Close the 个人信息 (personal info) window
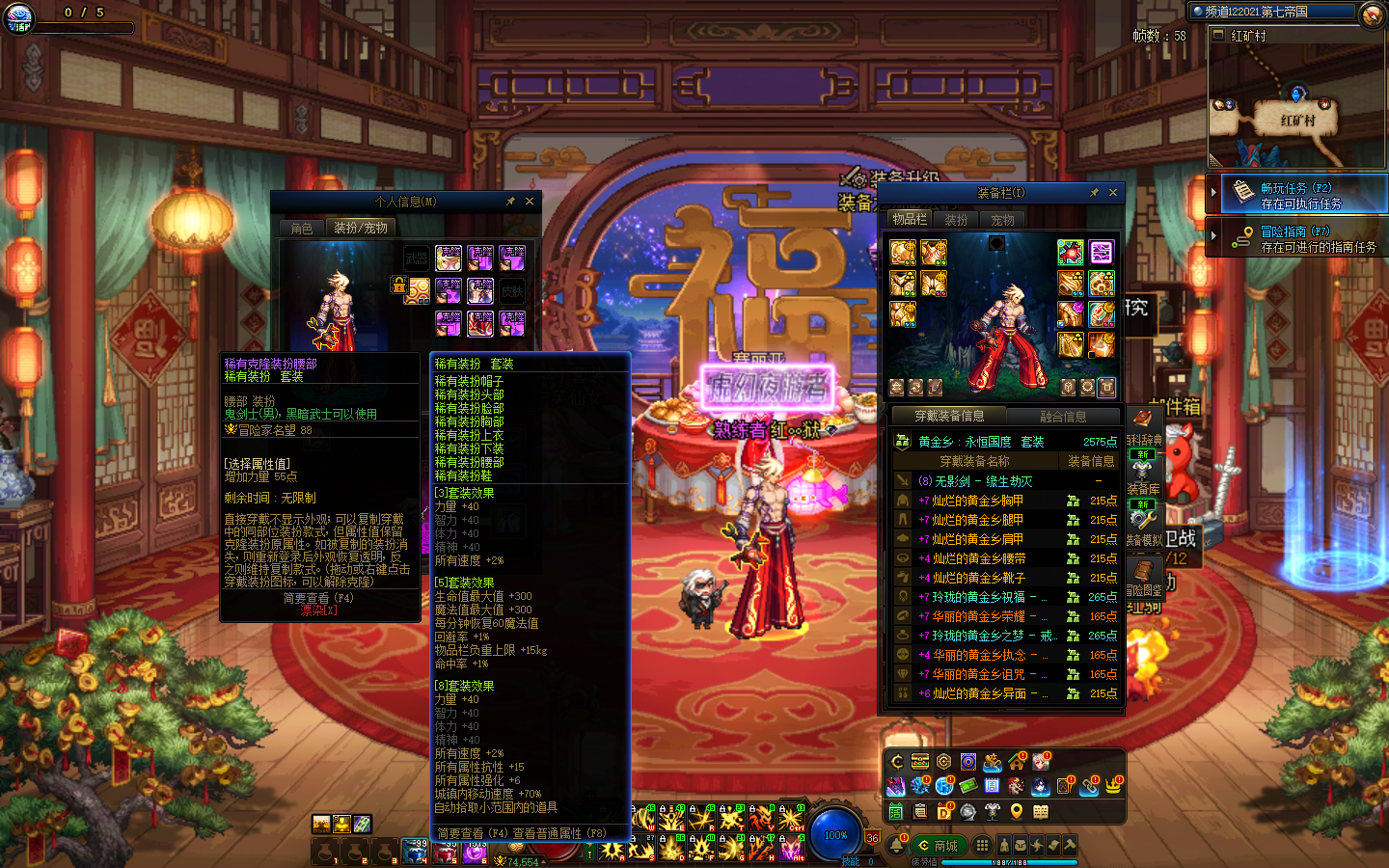The width and height of the screenshot is (1389, 868). [530, 202]
